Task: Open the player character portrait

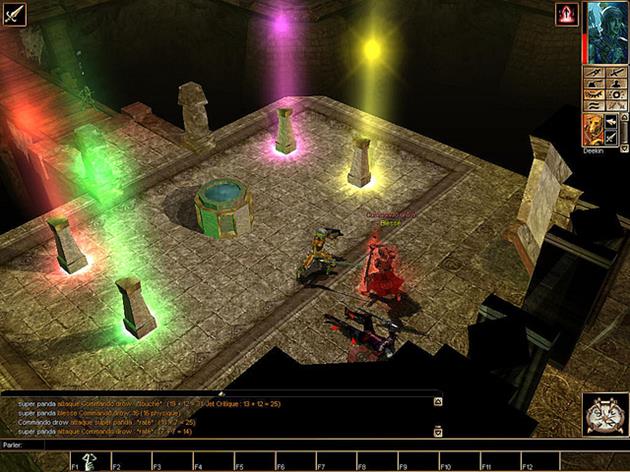Action: click(x=607, y=32)
